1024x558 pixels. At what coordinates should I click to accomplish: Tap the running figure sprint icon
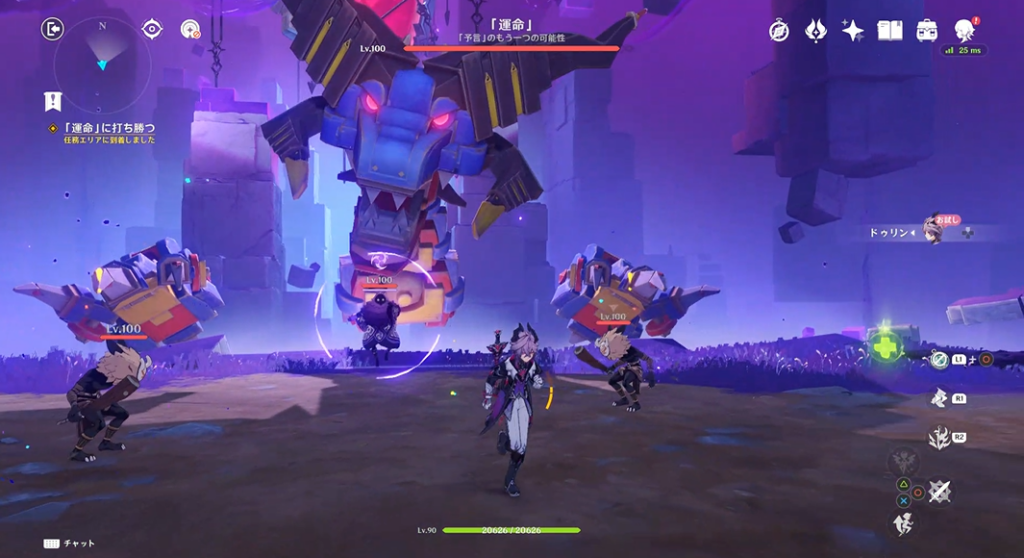click(x=902, y=521)
